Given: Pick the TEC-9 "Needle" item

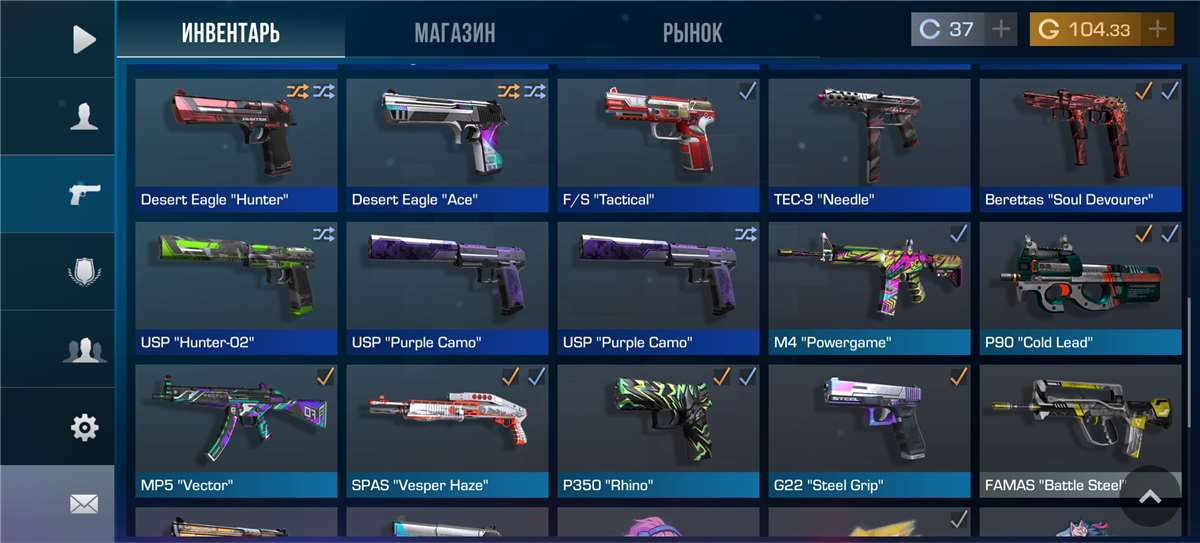Looking at the screenshot, I should (869, 140).
